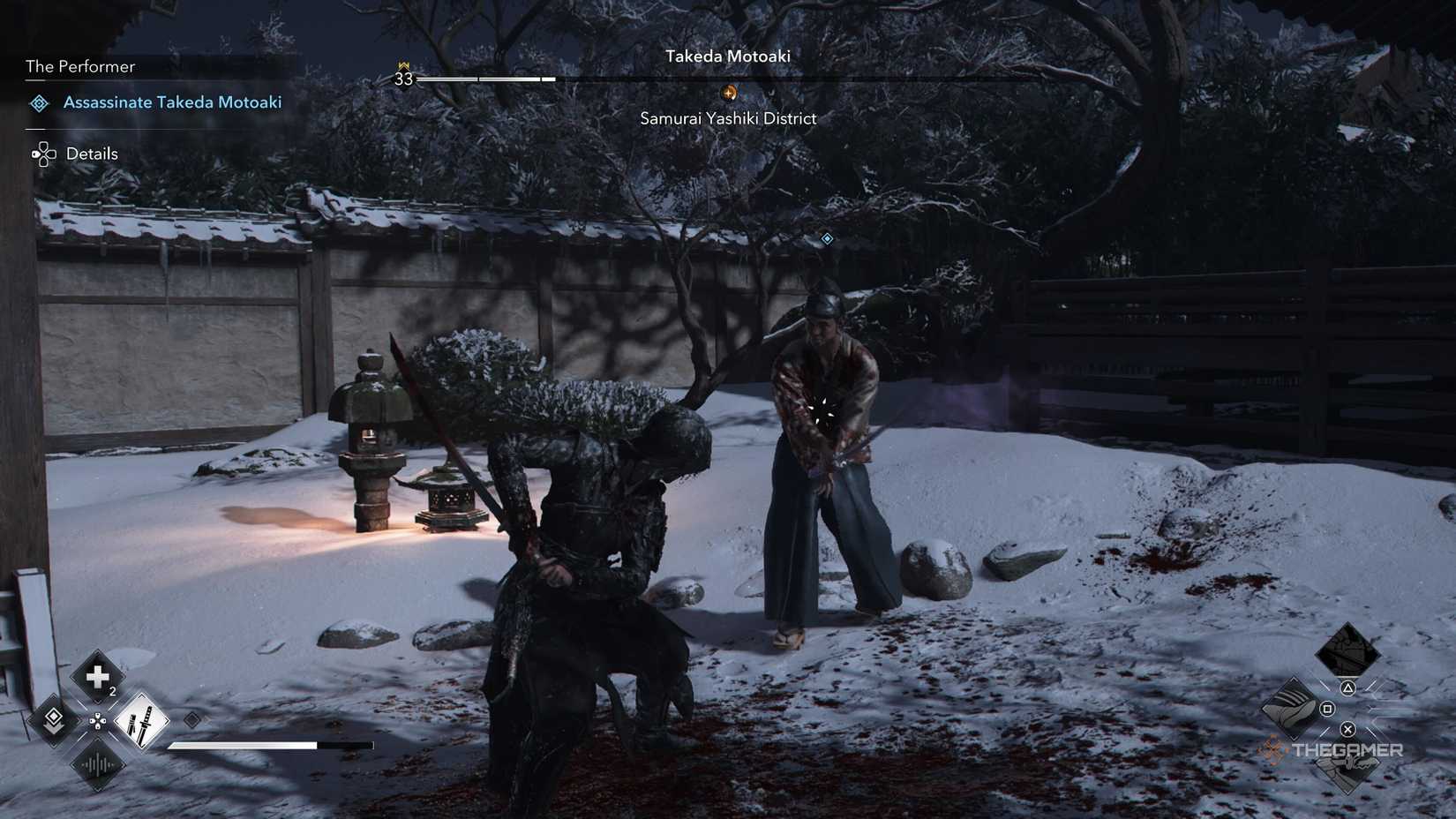
Task: Toggle the Cross button prompt
Action: (x=1348, y=731)
